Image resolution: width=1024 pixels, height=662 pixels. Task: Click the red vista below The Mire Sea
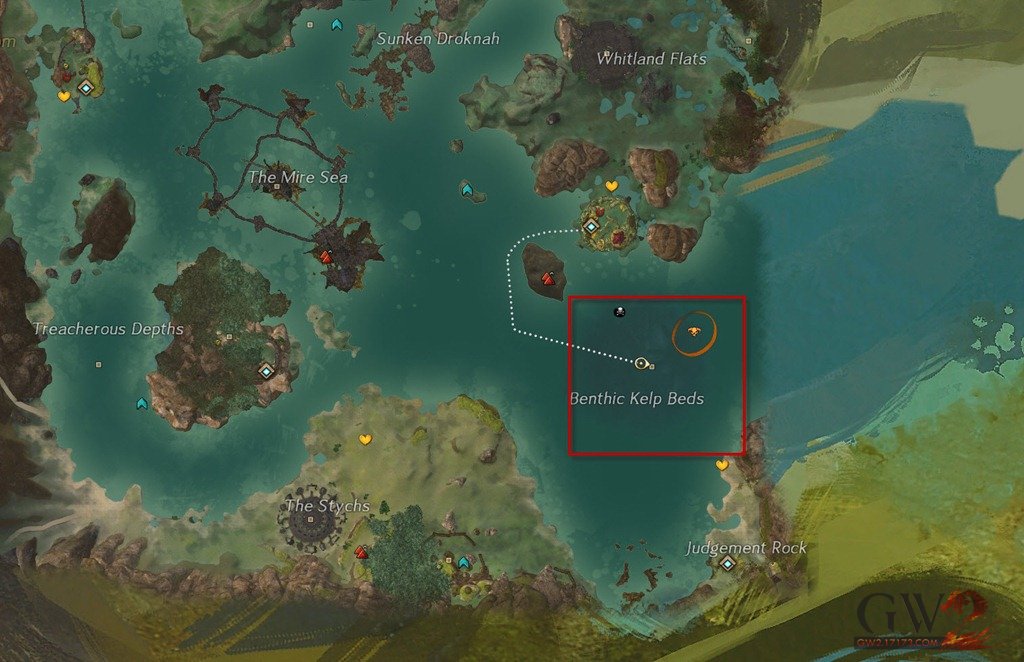pyautogui.click(x=325, y=257)
